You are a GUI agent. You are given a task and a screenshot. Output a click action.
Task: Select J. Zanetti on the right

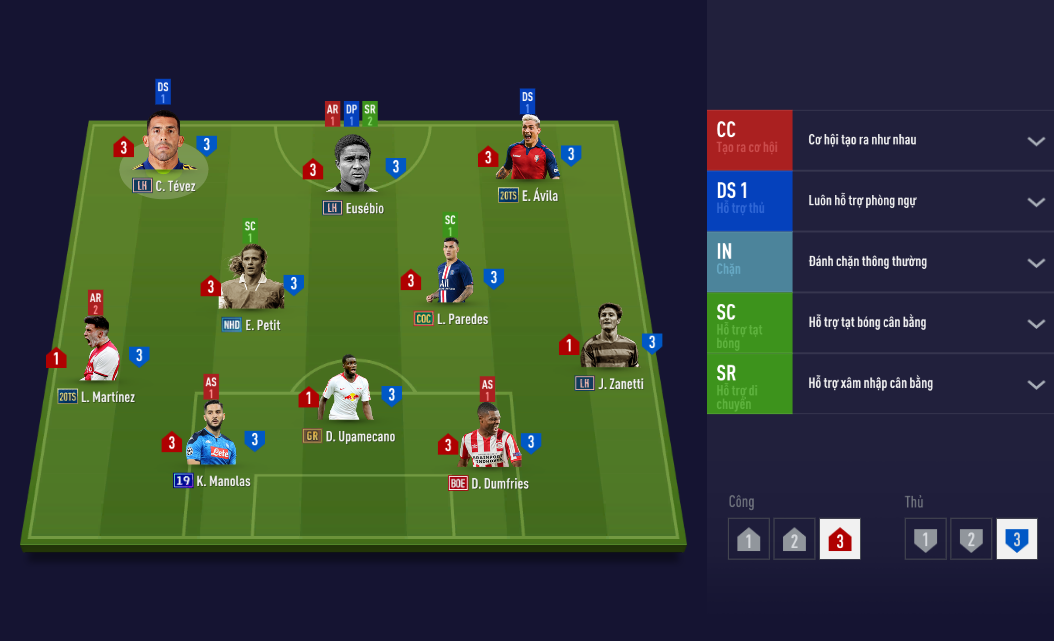pos(609,338)
